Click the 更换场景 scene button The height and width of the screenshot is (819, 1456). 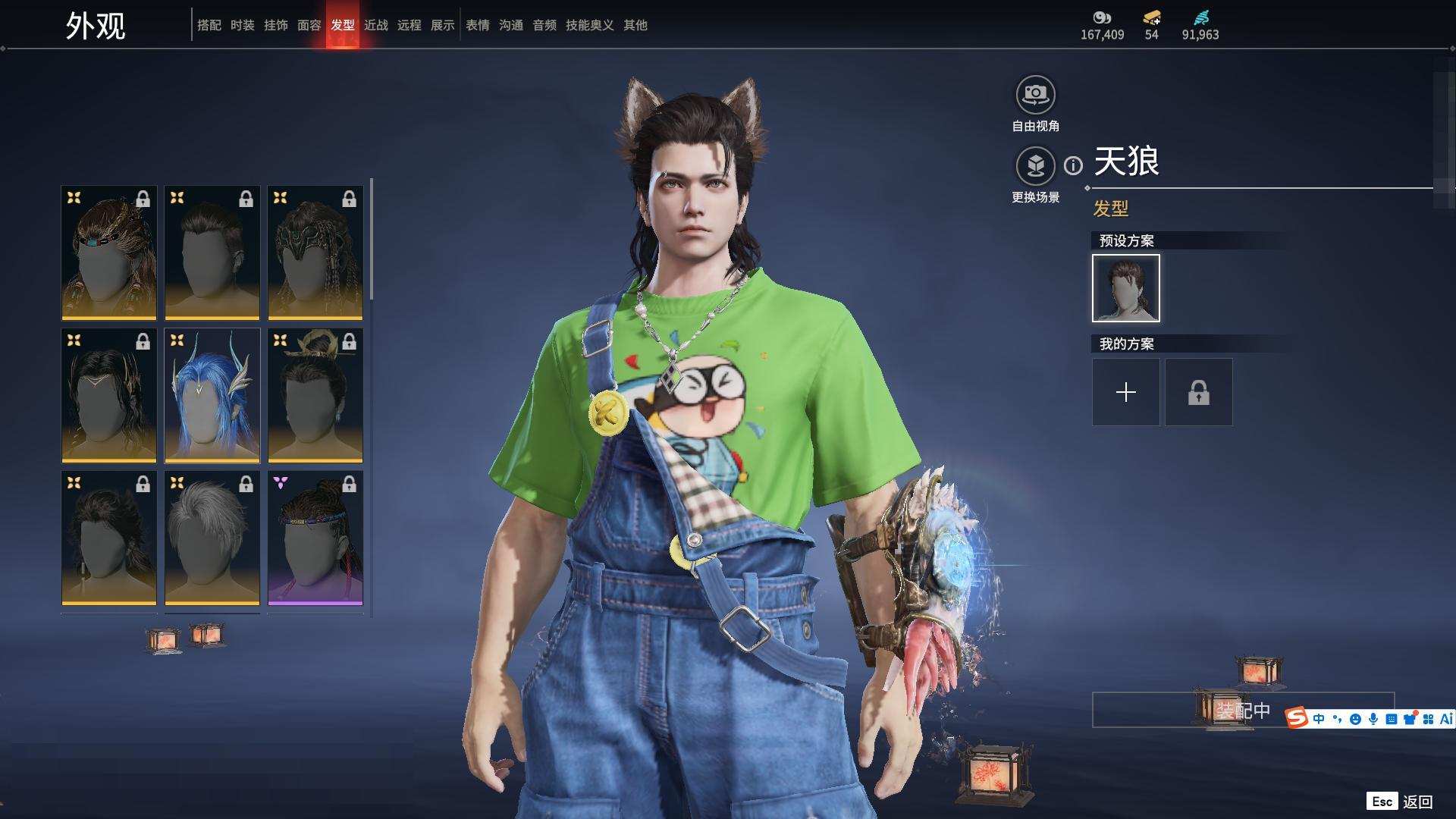(1035, 166)
